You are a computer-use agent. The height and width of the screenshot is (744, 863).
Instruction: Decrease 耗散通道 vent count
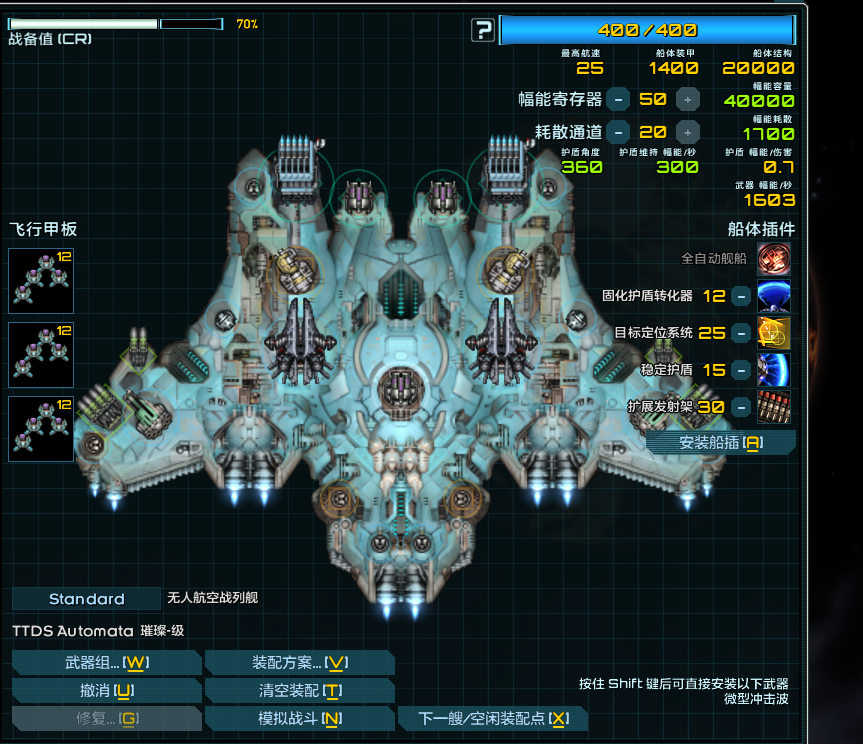619,132
